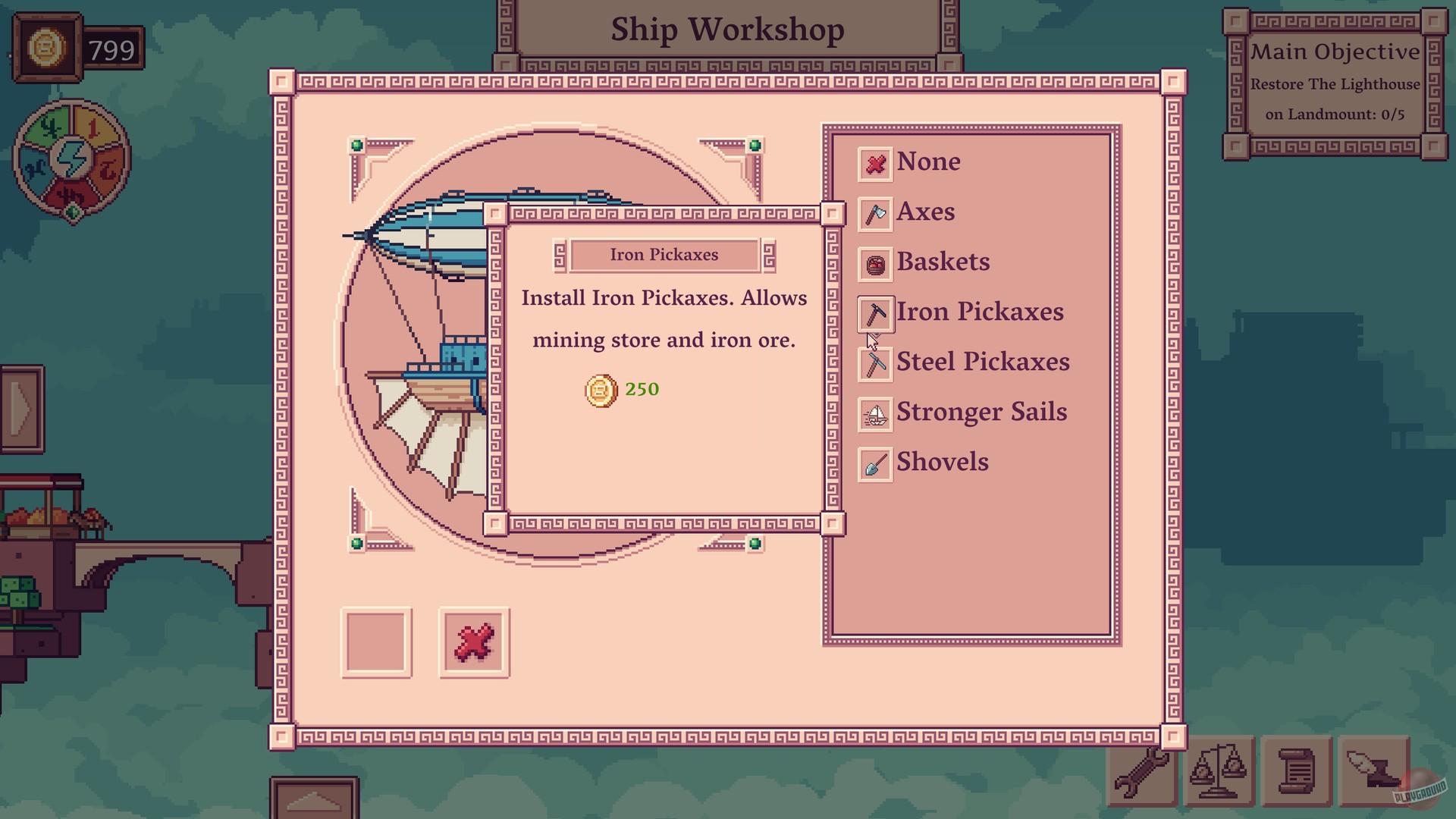Select the Axes upgrade icon

(874, 213)
